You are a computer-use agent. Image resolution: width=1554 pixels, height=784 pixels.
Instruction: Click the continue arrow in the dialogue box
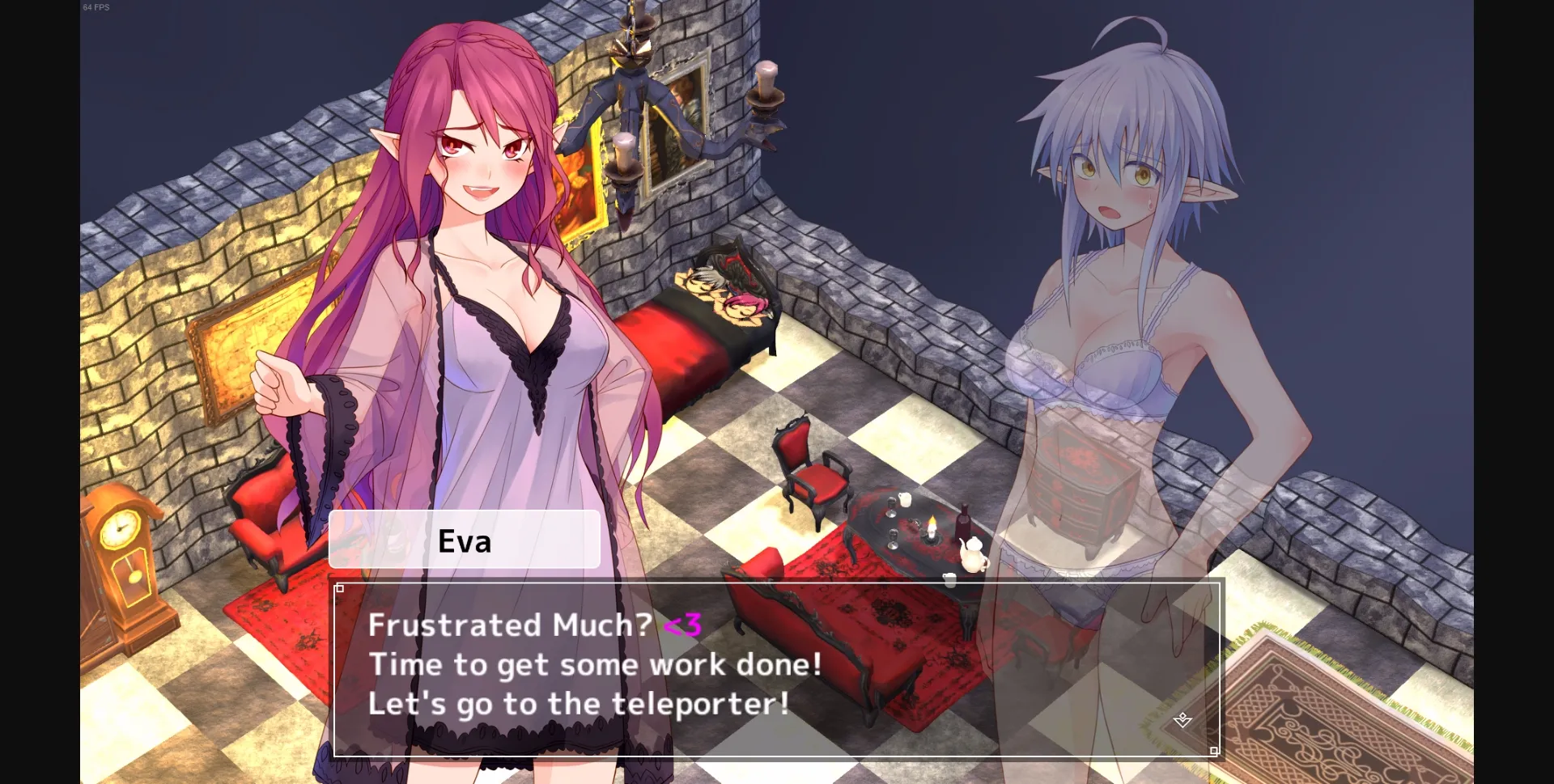1182,723
